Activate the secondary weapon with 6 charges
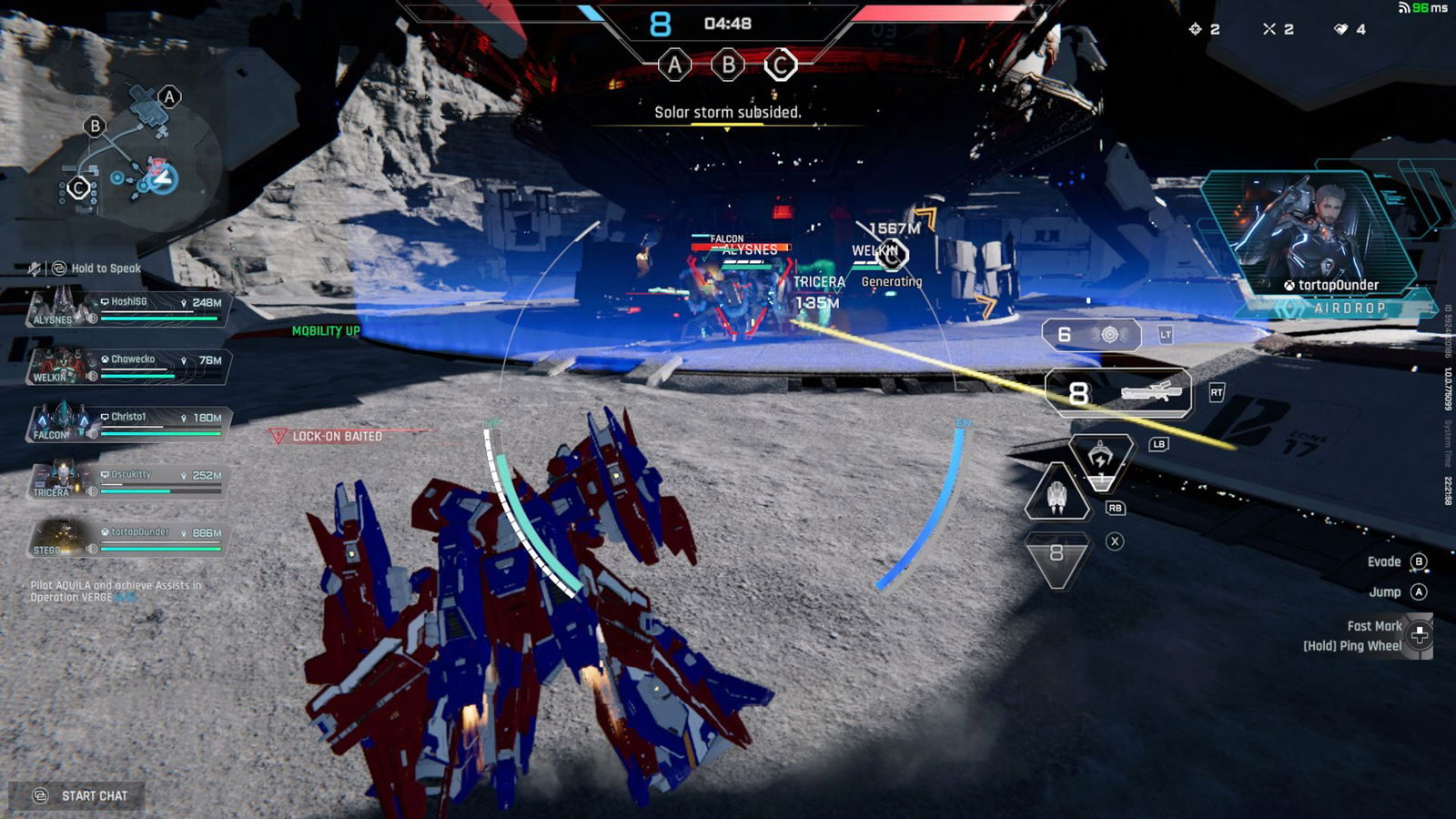The width and height of the screenshot is (1456, 819). pos(1091,335)
